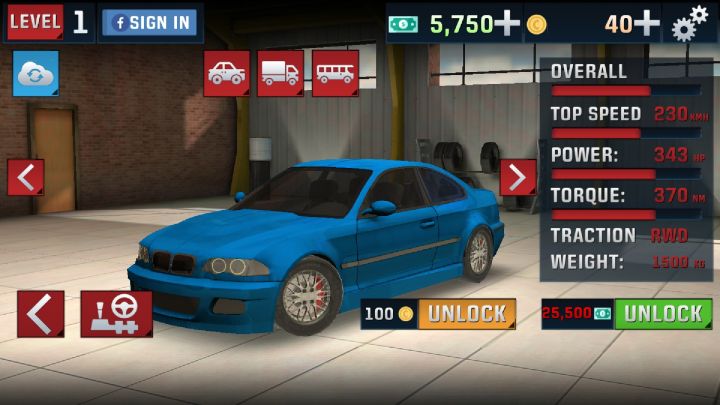Show the next car with right arrow
This screenshot has height=405, width=720.
click(x=517, y=177)
